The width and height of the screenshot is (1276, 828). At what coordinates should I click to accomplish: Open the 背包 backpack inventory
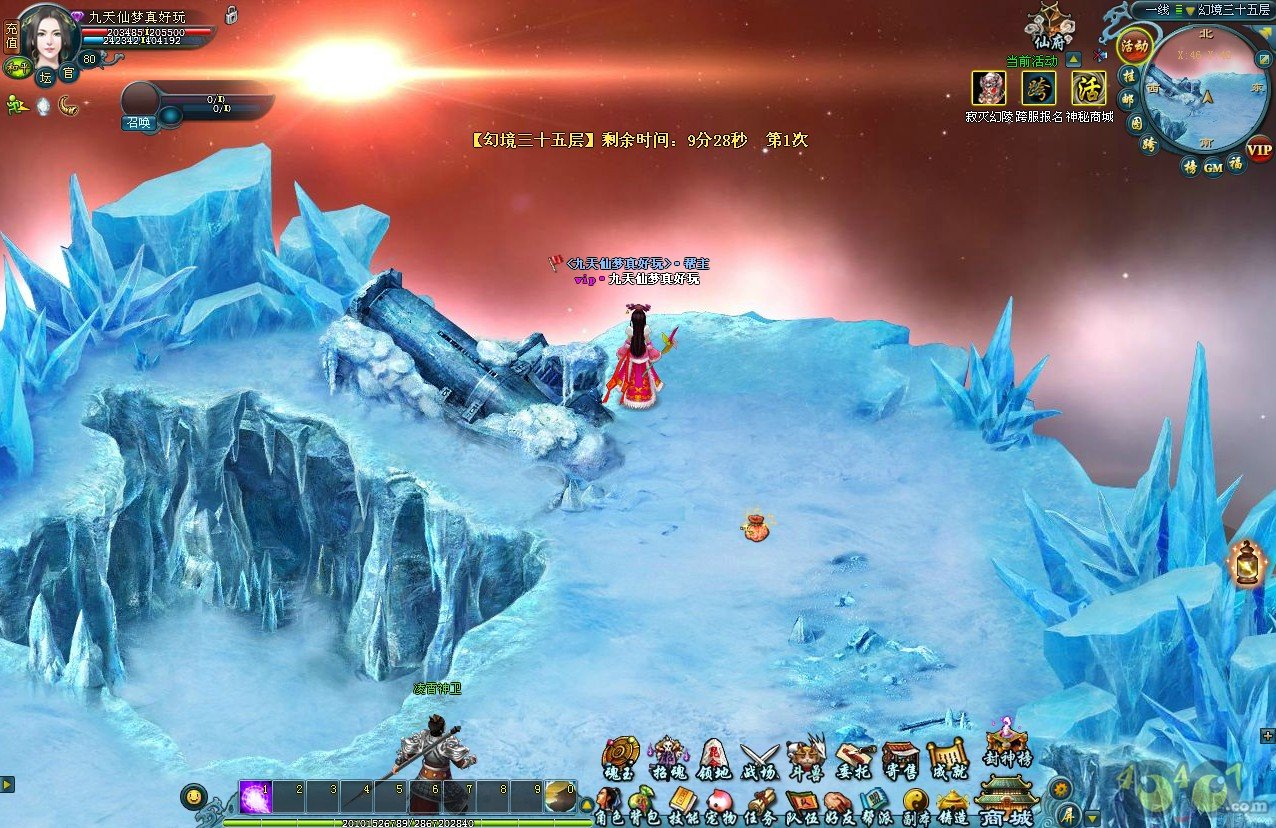pos(643,805)
